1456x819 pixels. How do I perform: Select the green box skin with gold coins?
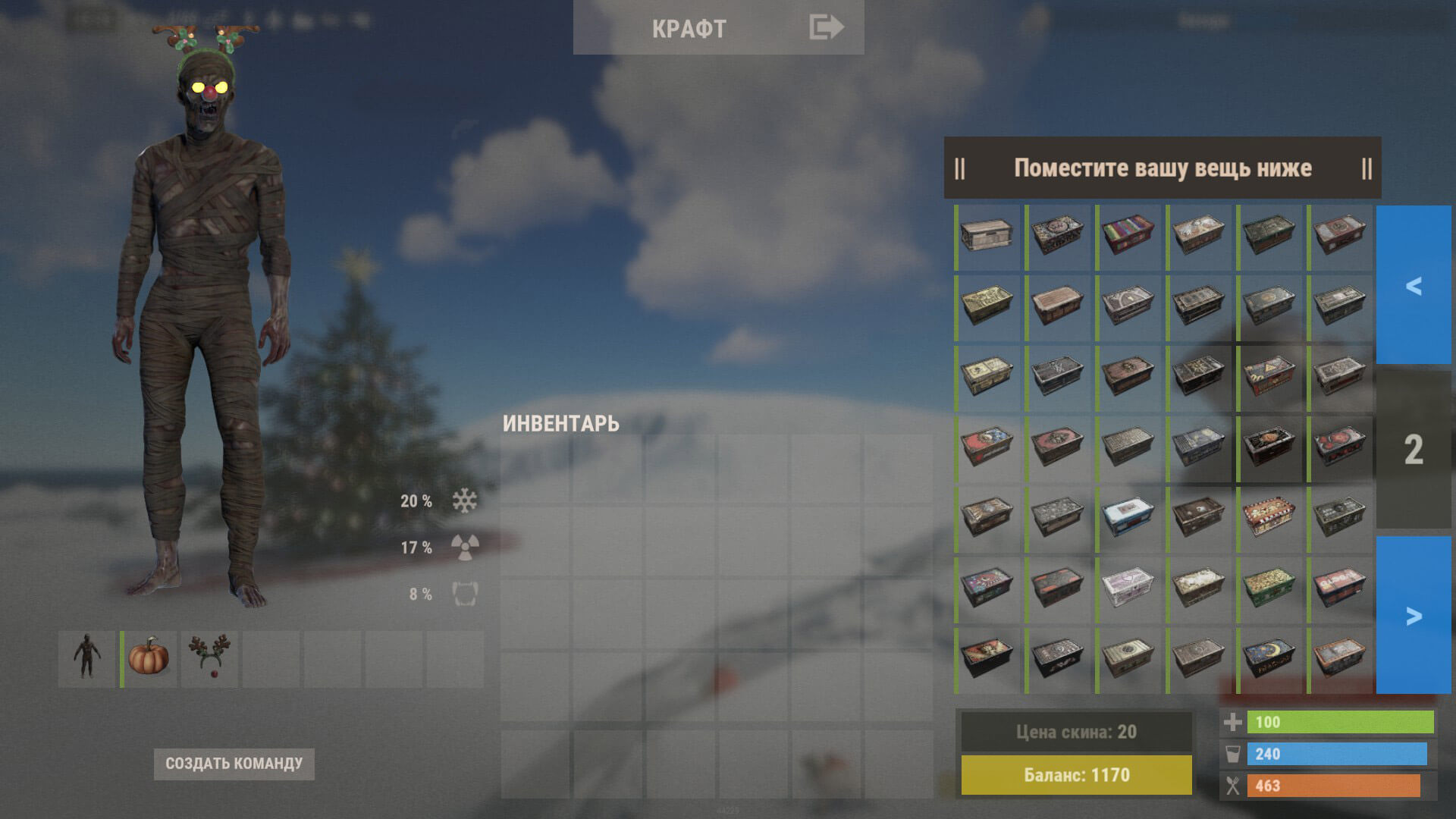coord(1269,588)
